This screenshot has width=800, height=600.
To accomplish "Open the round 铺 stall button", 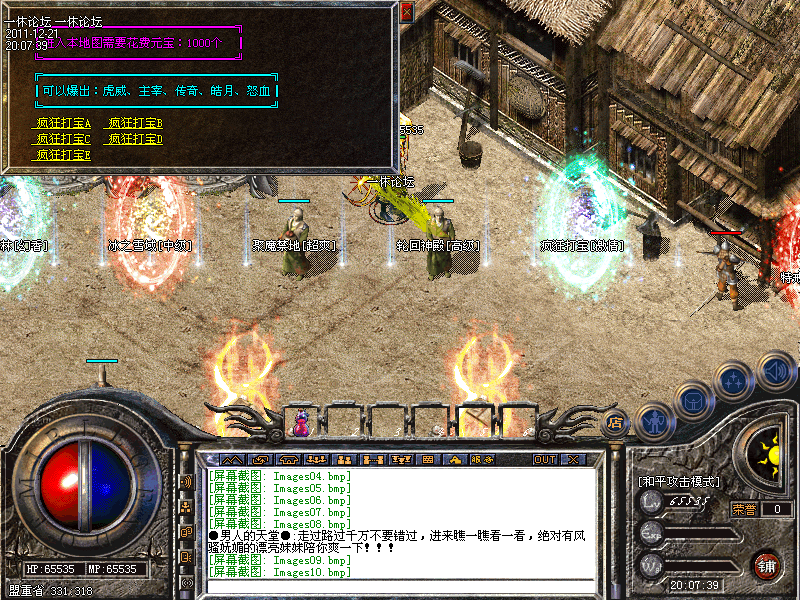I will [766, 564].
